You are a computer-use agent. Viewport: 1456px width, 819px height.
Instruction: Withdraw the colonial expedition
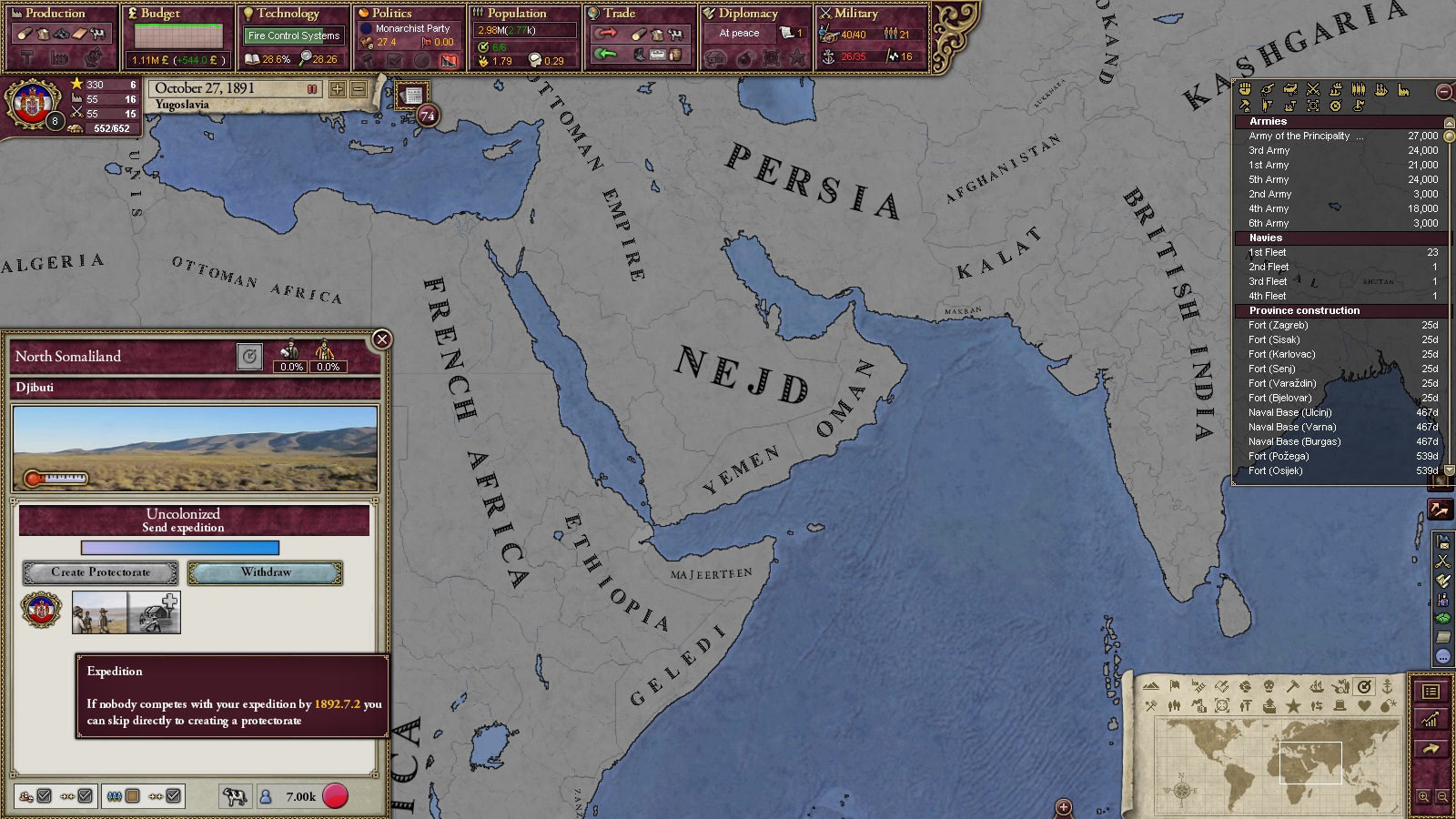[266, 572]
